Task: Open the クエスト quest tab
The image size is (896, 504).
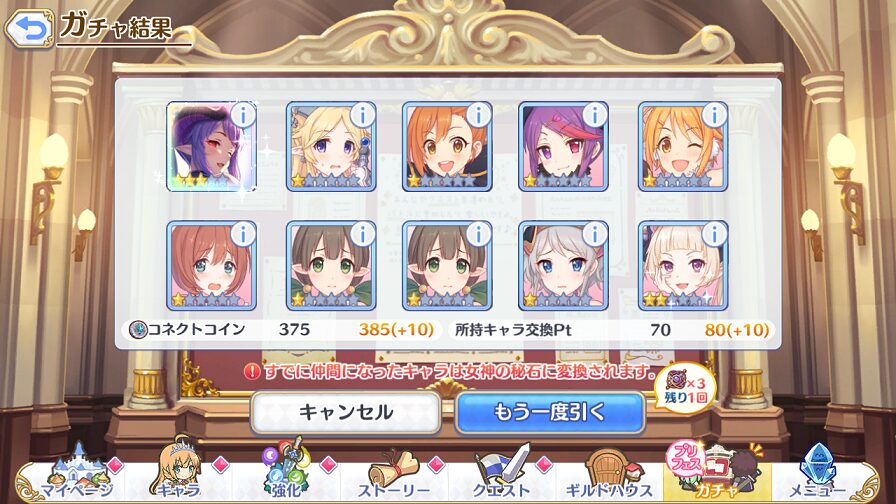Action: pos(503,476)
